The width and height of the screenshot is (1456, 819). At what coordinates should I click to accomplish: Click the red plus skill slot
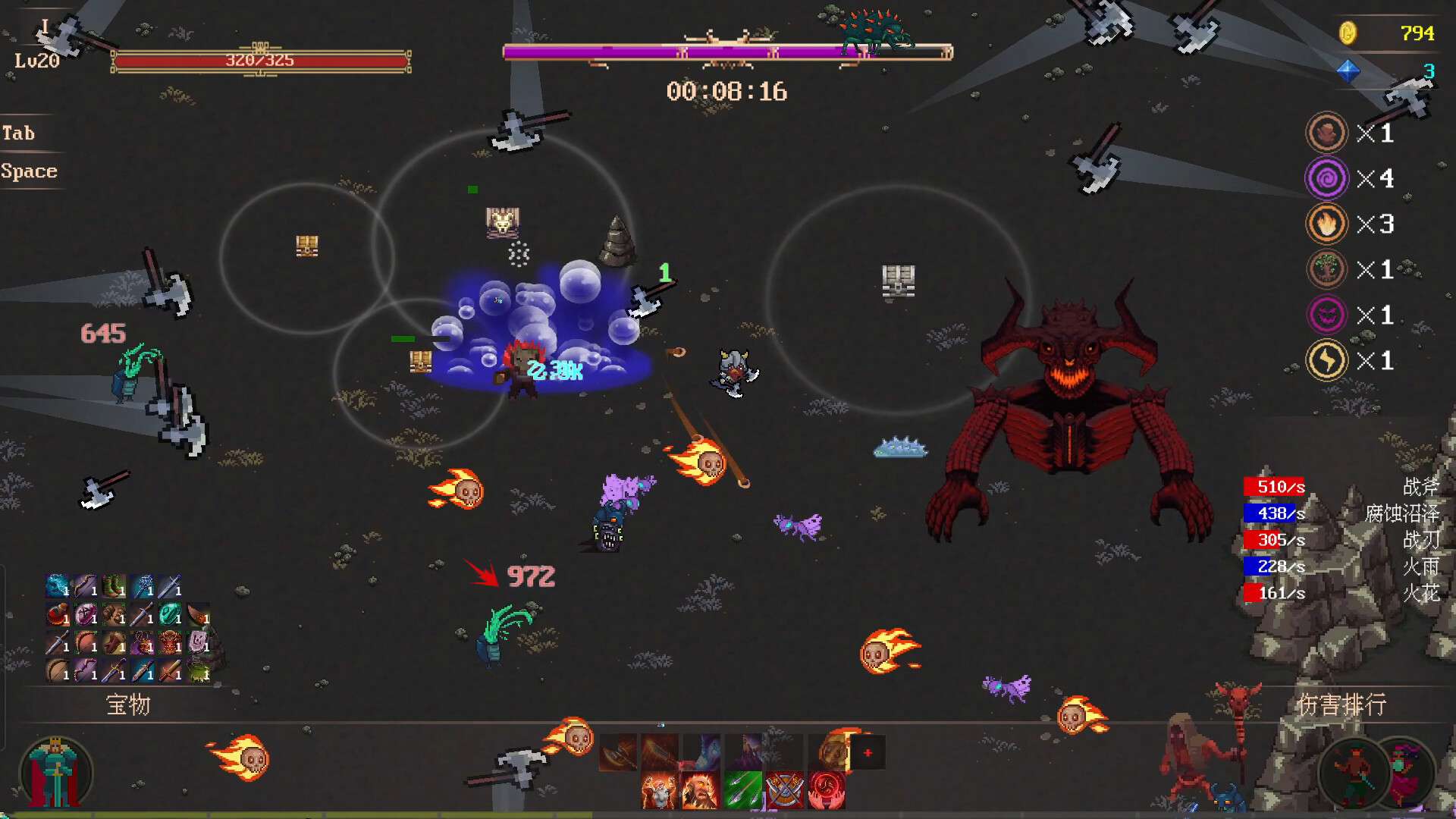[x=868, y=752]
